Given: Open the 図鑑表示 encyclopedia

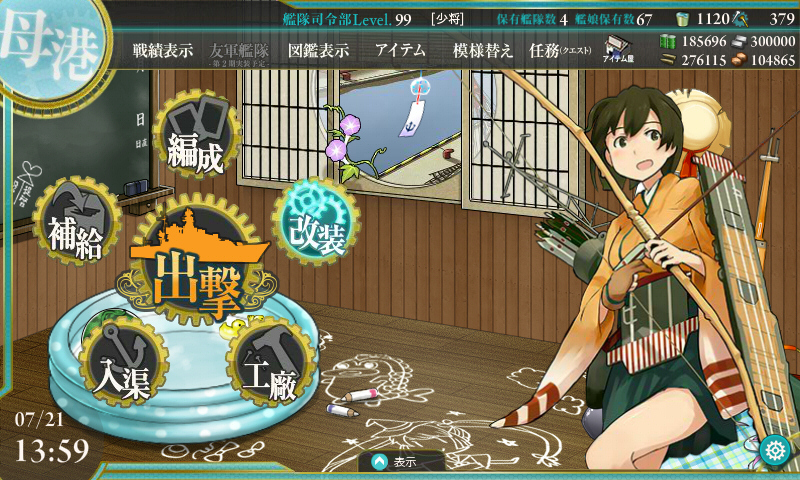Looking at the screenshot, I should point(319,51).
